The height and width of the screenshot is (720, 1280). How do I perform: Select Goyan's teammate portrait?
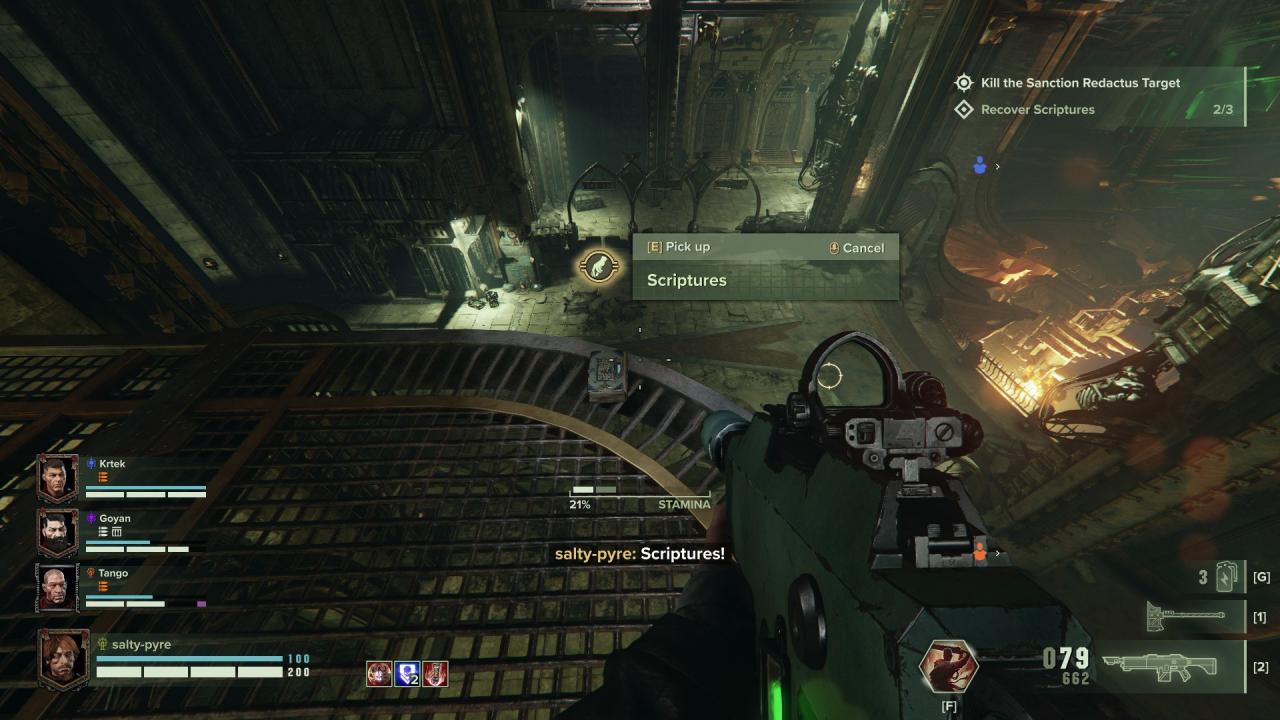click(58, 533)
